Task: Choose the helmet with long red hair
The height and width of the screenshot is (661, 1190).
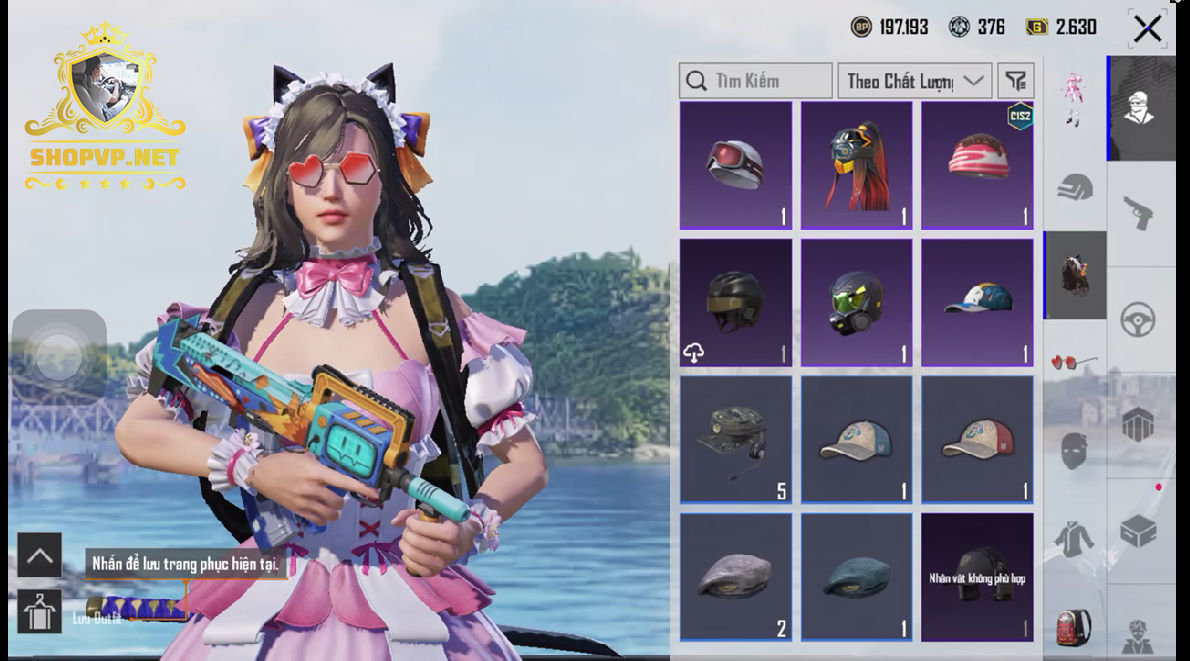Action: (x=857, y=165)
